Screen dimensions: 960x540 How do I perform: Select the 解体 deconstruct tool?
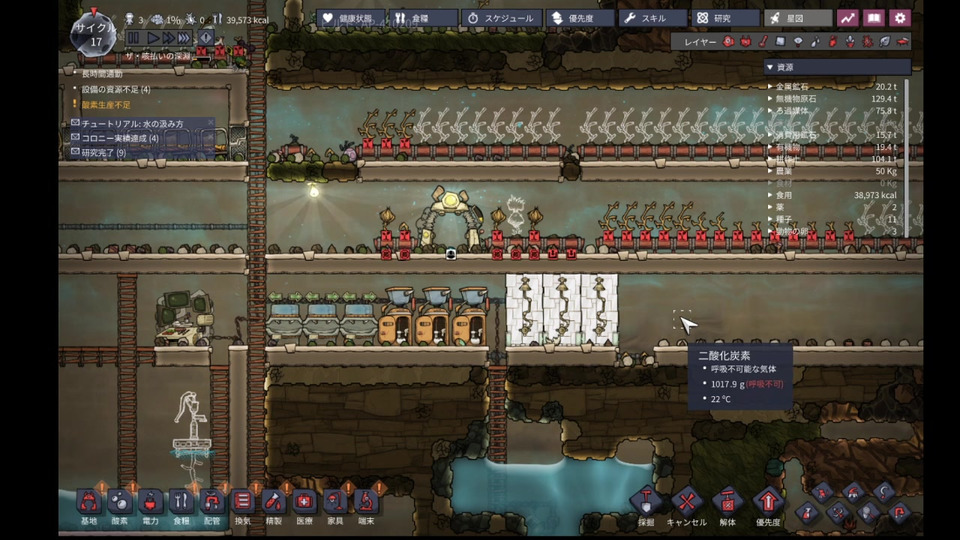pos(727,503)
